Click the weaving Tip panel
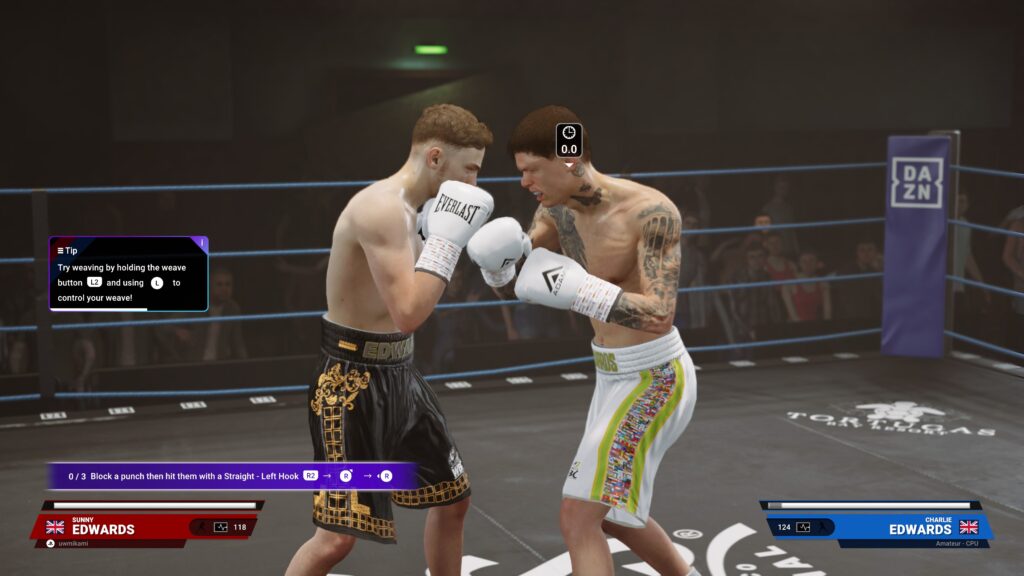 (x=128, y=273)
